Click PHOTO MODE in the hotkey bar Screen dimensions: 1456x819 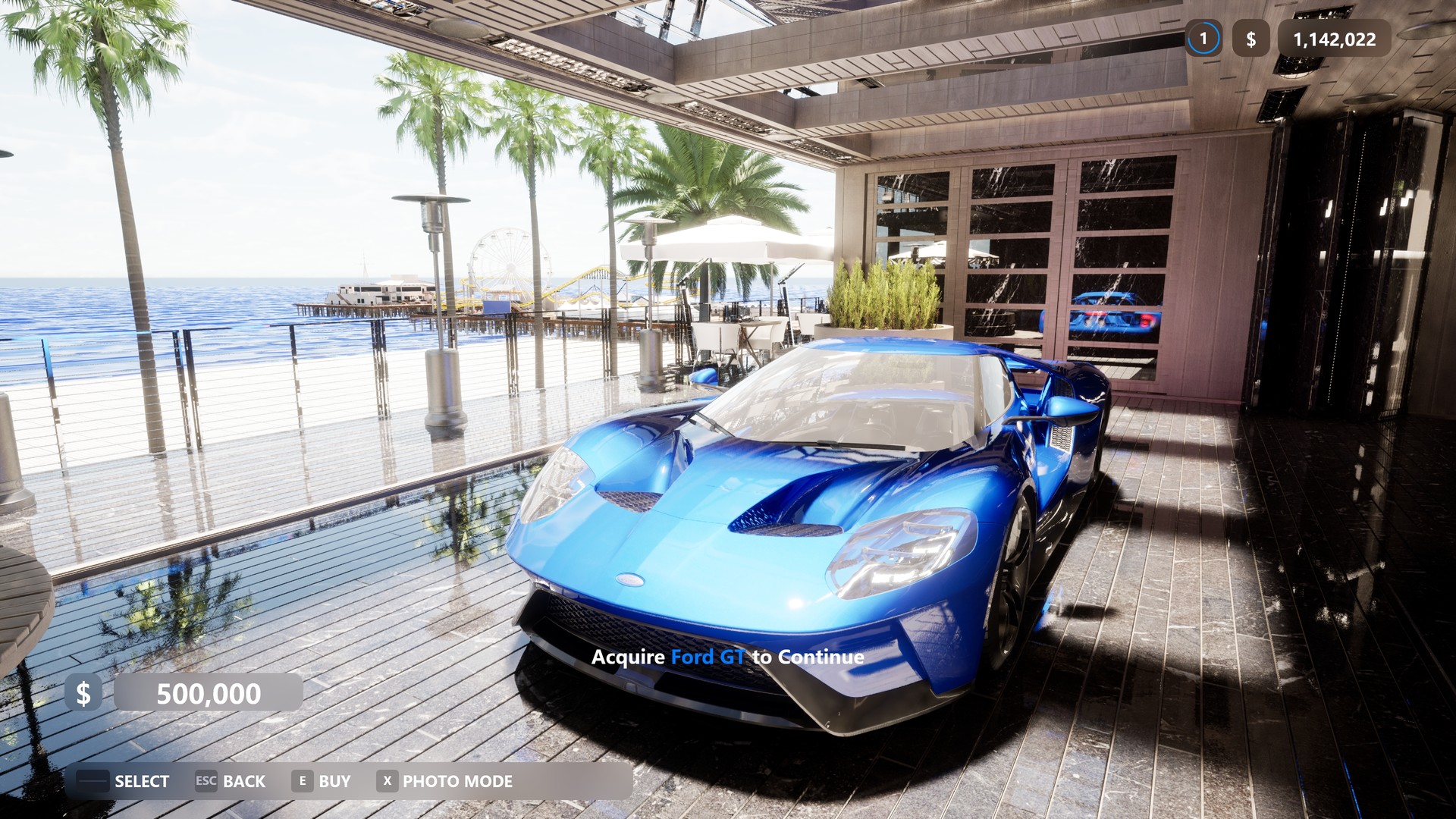[457, 781]
